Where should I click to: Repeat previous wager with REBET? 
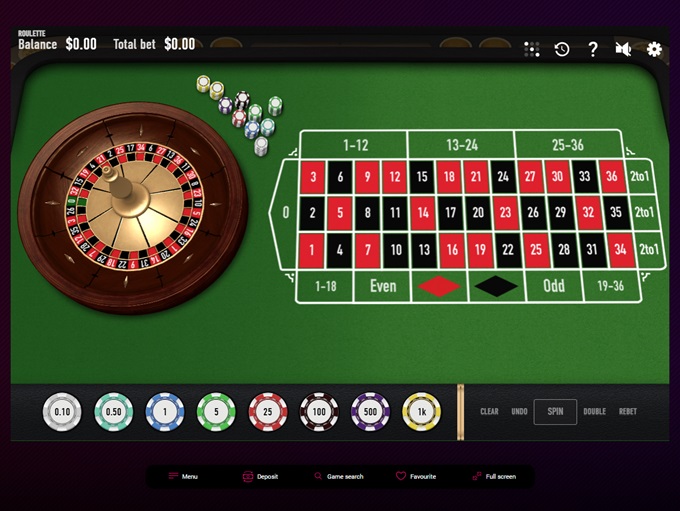point(628,411)
